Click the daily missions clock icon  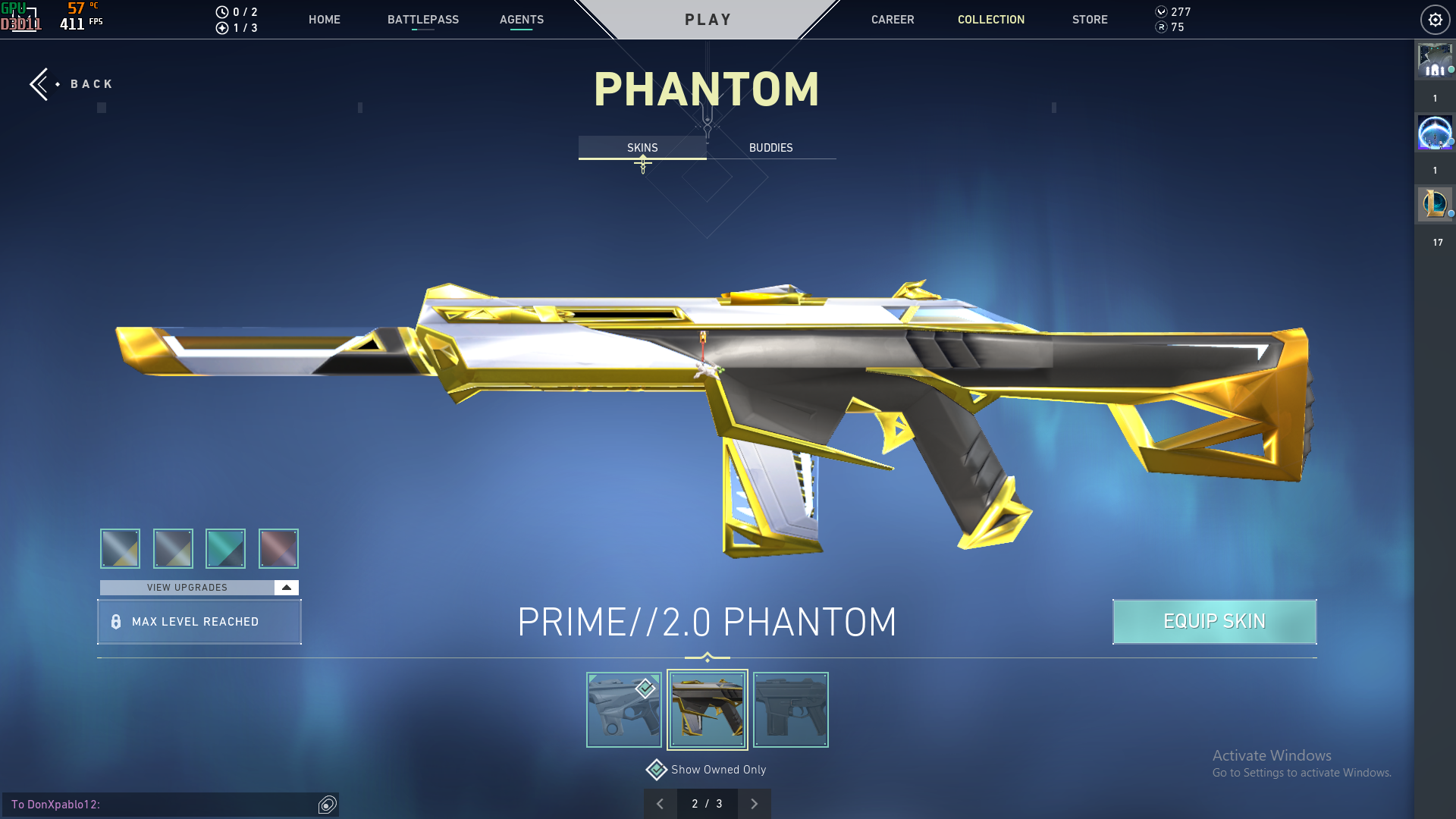pos(222,11)
